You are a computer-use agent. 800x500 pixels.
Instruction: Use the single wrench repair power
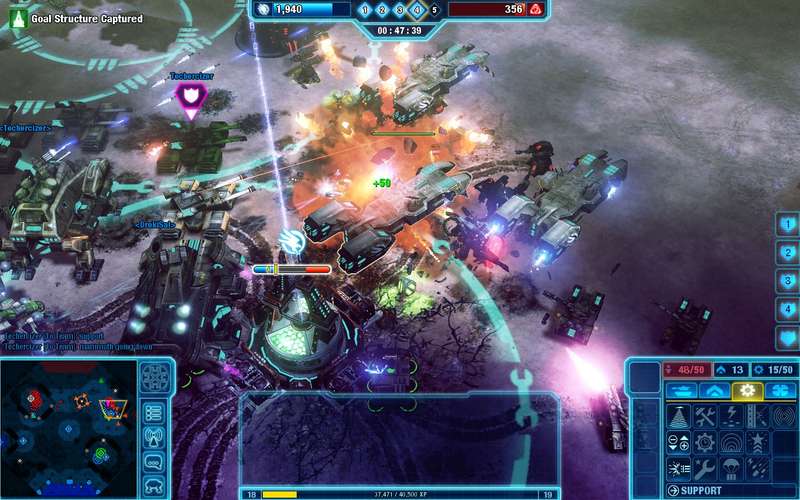(x=705, y=467)
